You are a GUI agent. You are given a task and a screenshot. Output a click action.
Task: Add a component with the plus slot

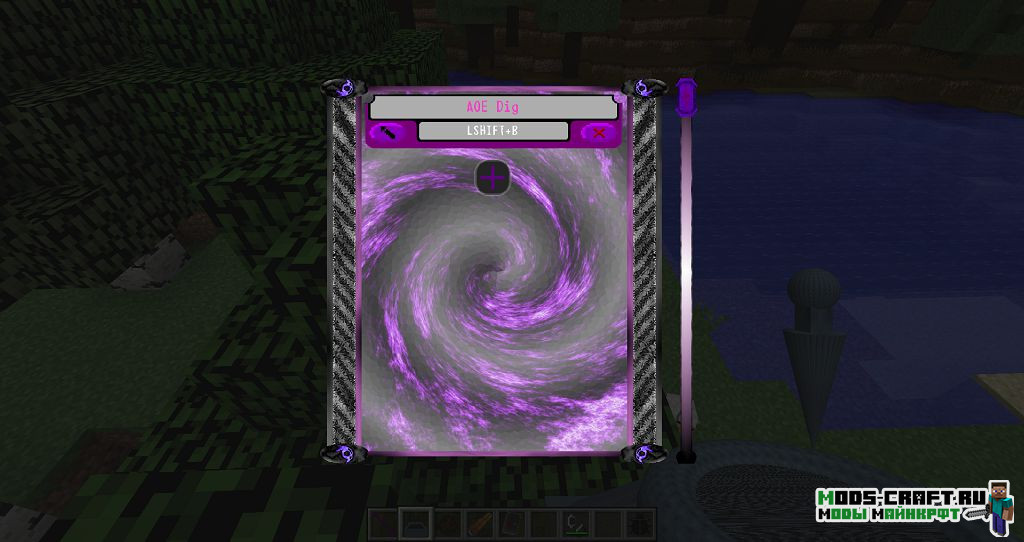point(492,178)
